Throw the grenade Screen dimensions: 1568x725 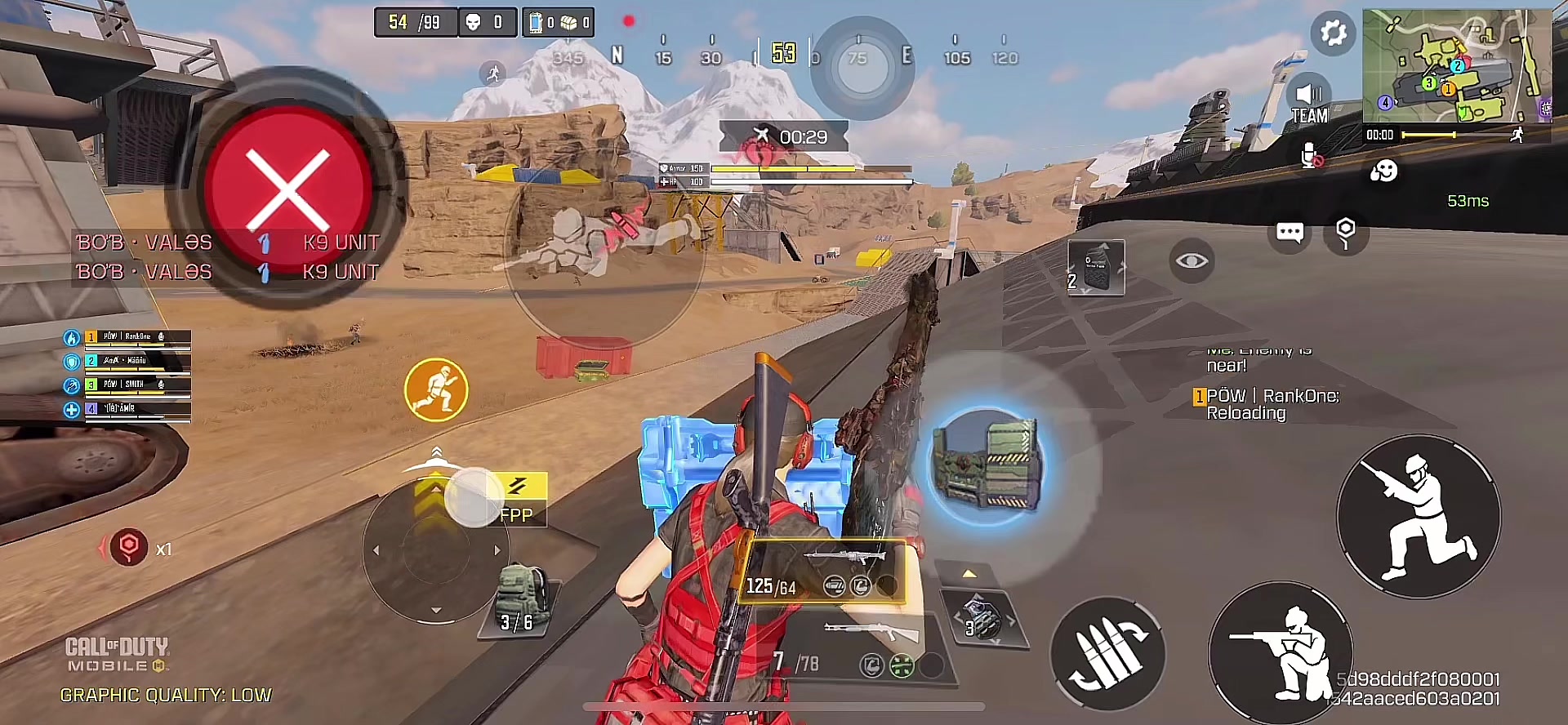coord(981,619)
